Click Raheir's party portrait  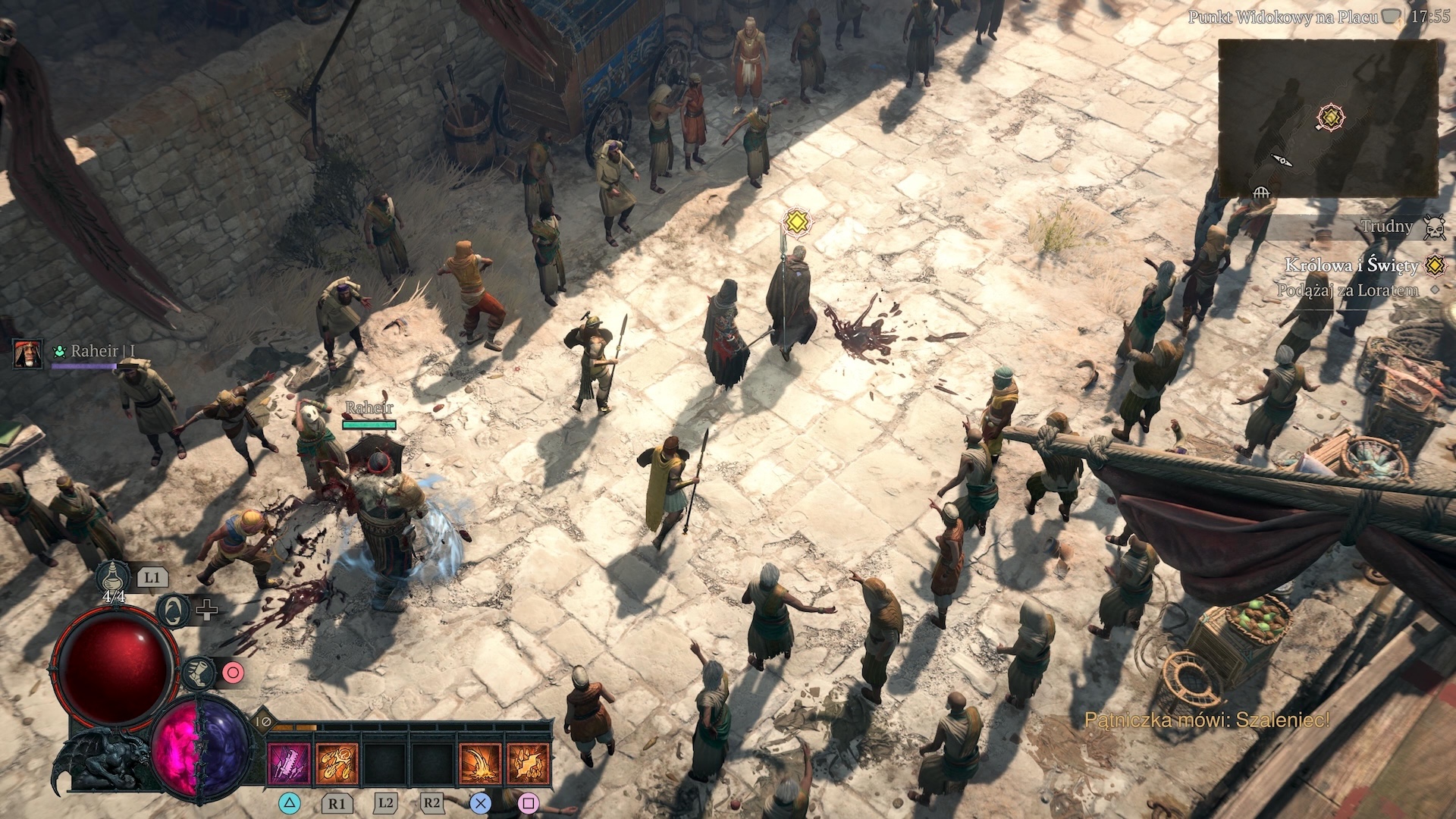(x=28, y=353)
